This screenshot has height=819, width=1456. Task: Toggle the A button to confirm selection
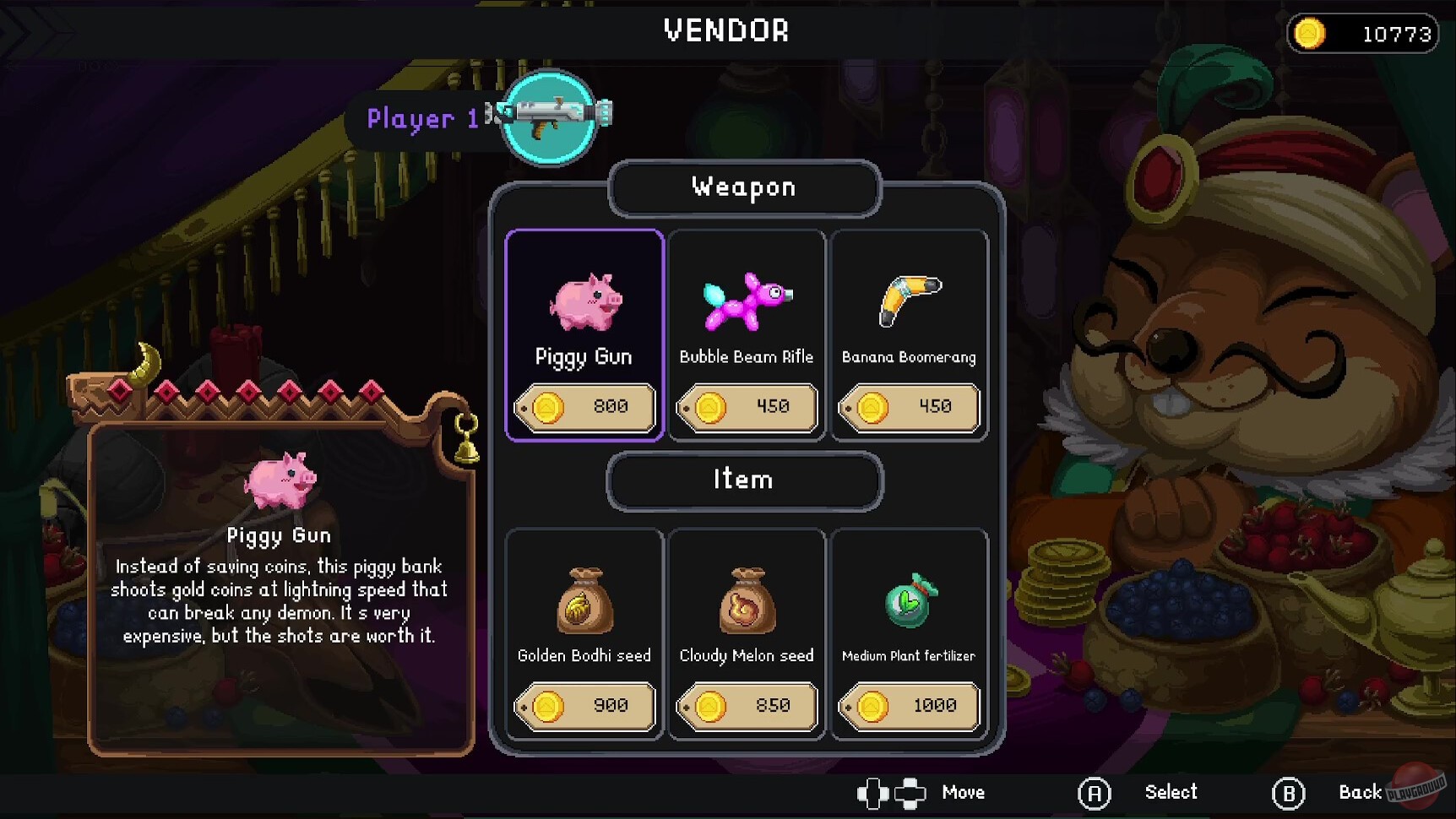point(1095,792)
